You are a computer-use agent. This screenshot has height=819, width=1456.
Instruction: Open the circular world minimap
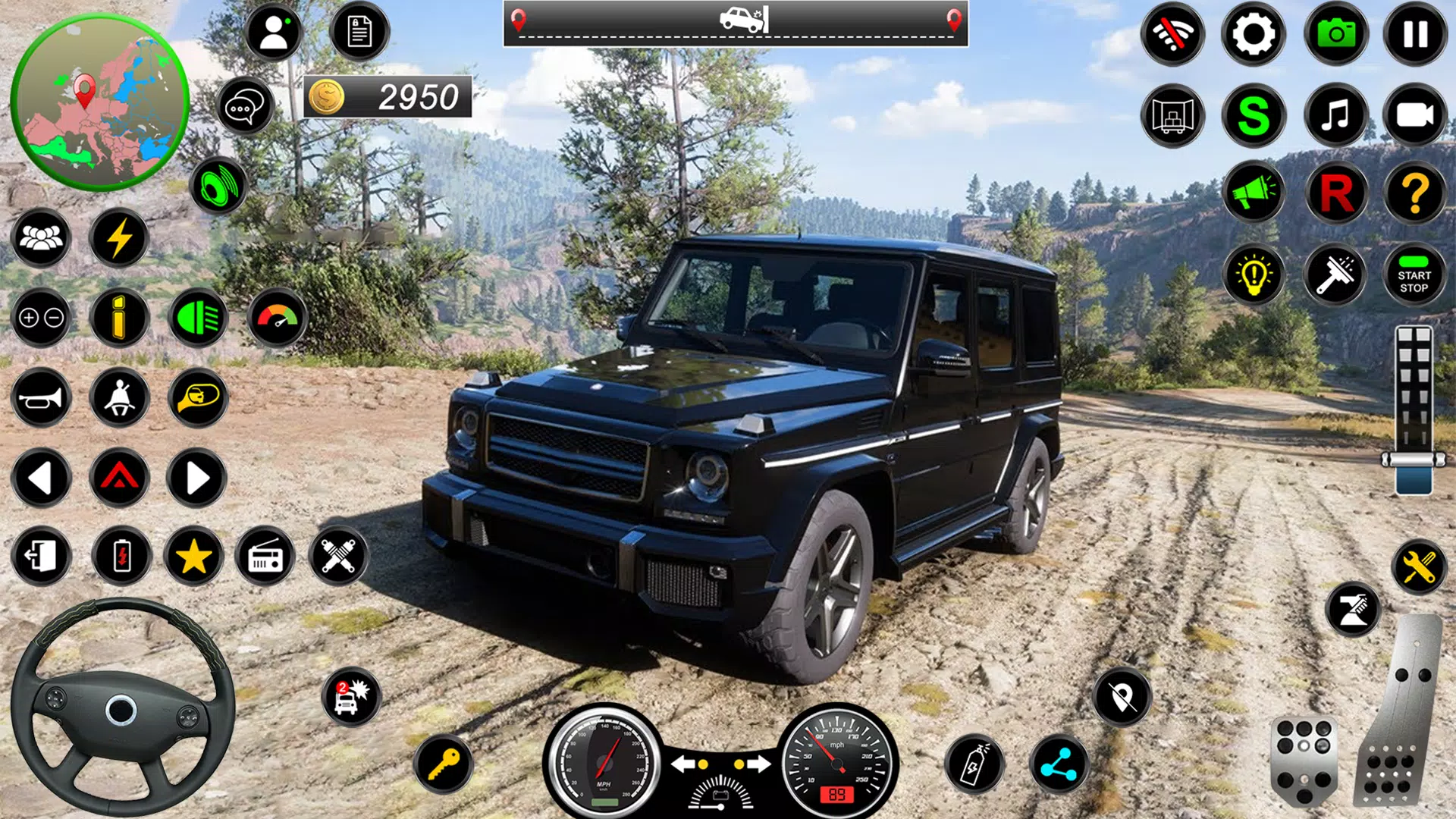coord(99,102)
